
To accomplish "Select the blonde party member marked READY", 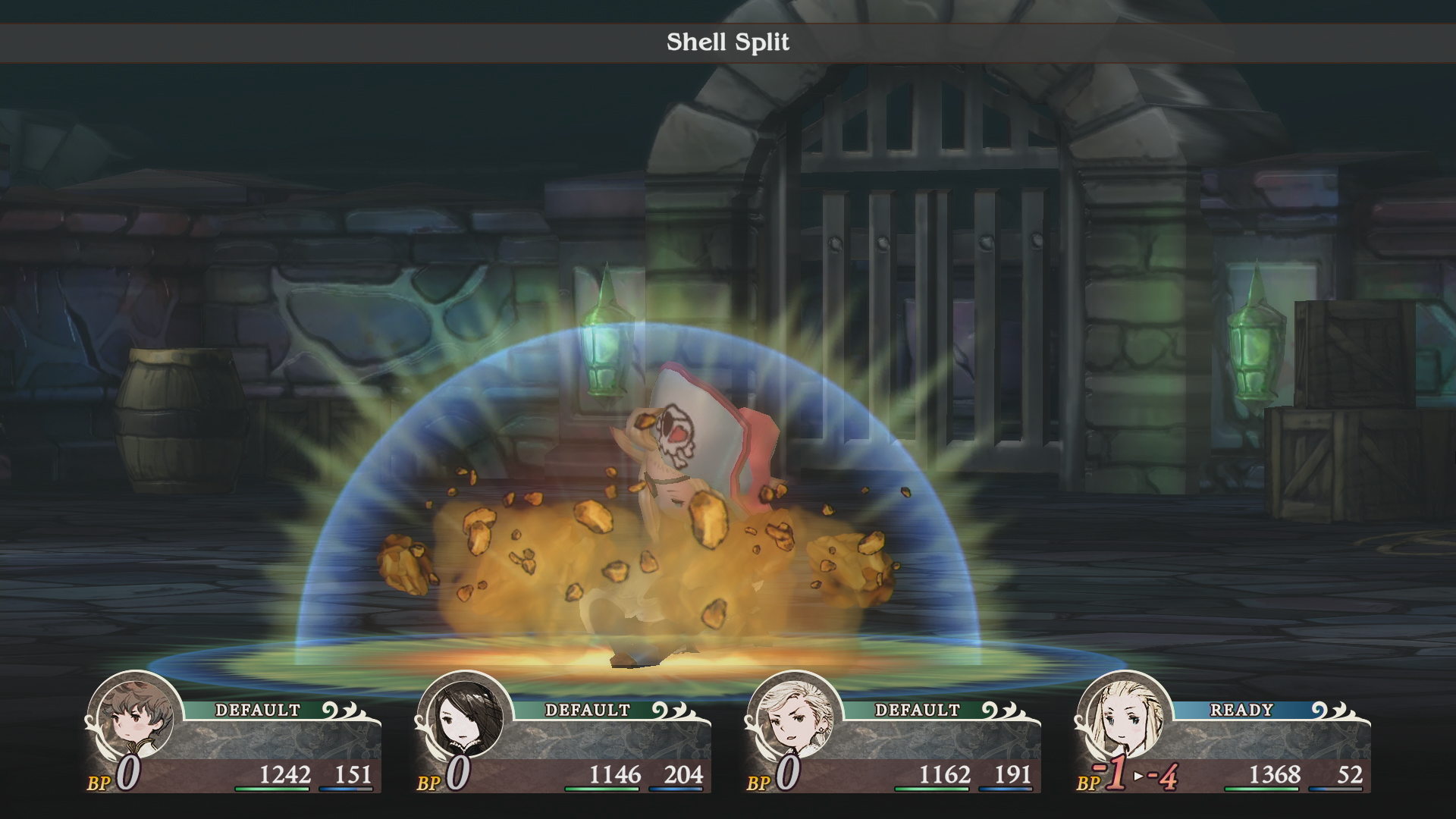I will [x=1124, y=716].
